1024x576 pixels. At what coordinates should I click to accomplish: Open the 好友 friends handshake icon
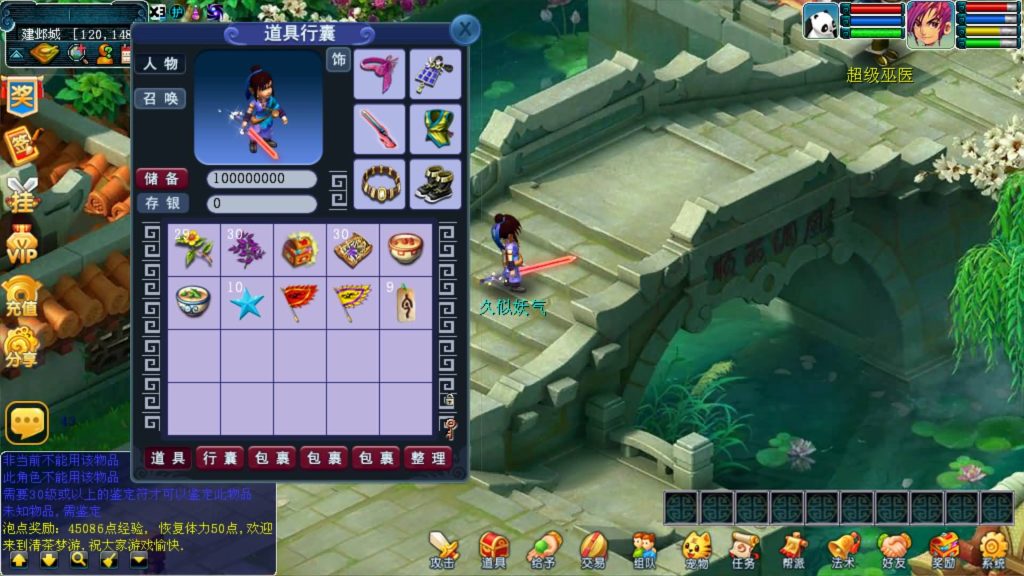tap(894, 549)
